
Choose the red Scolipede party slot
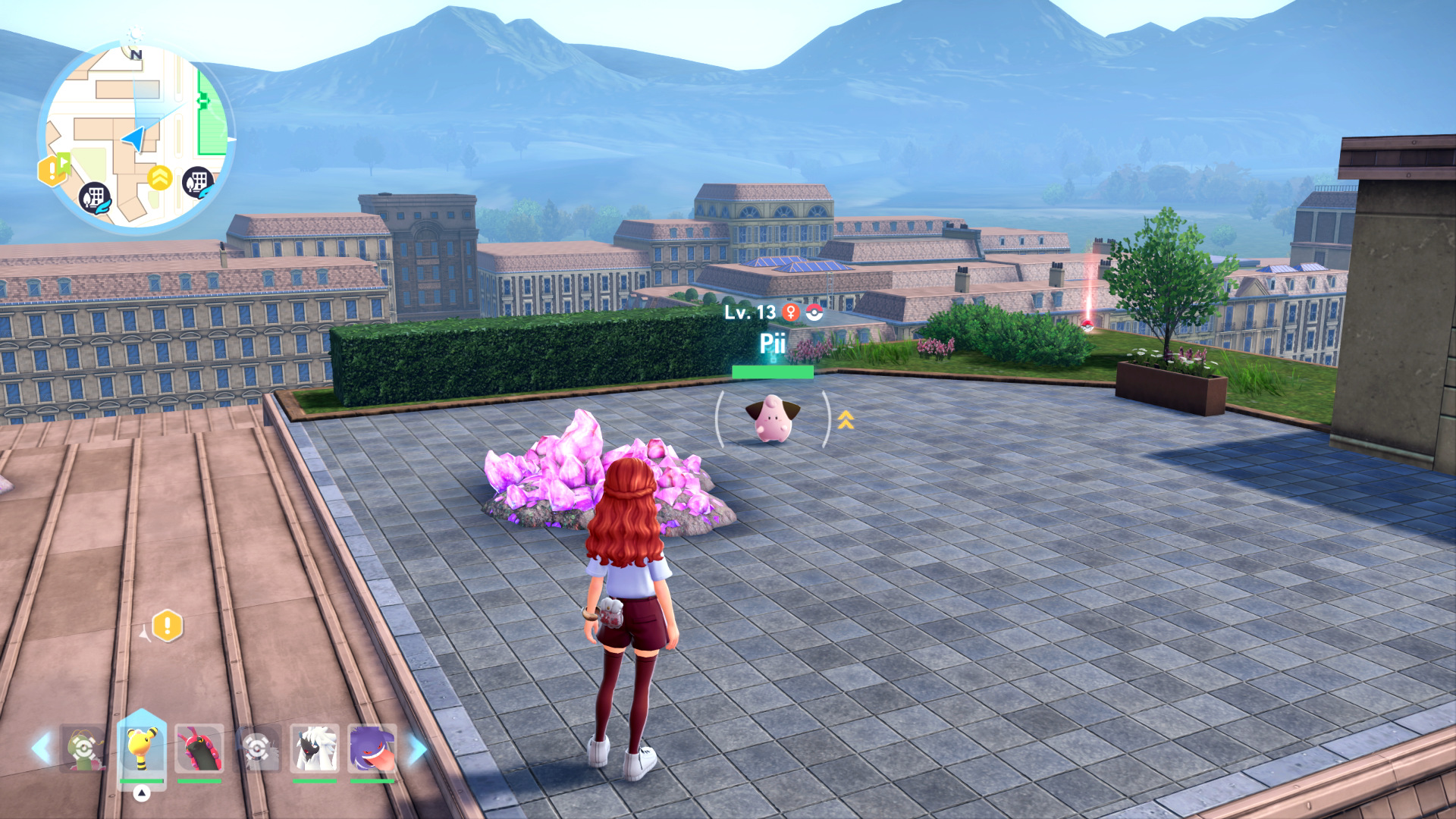tap(199, 748)
